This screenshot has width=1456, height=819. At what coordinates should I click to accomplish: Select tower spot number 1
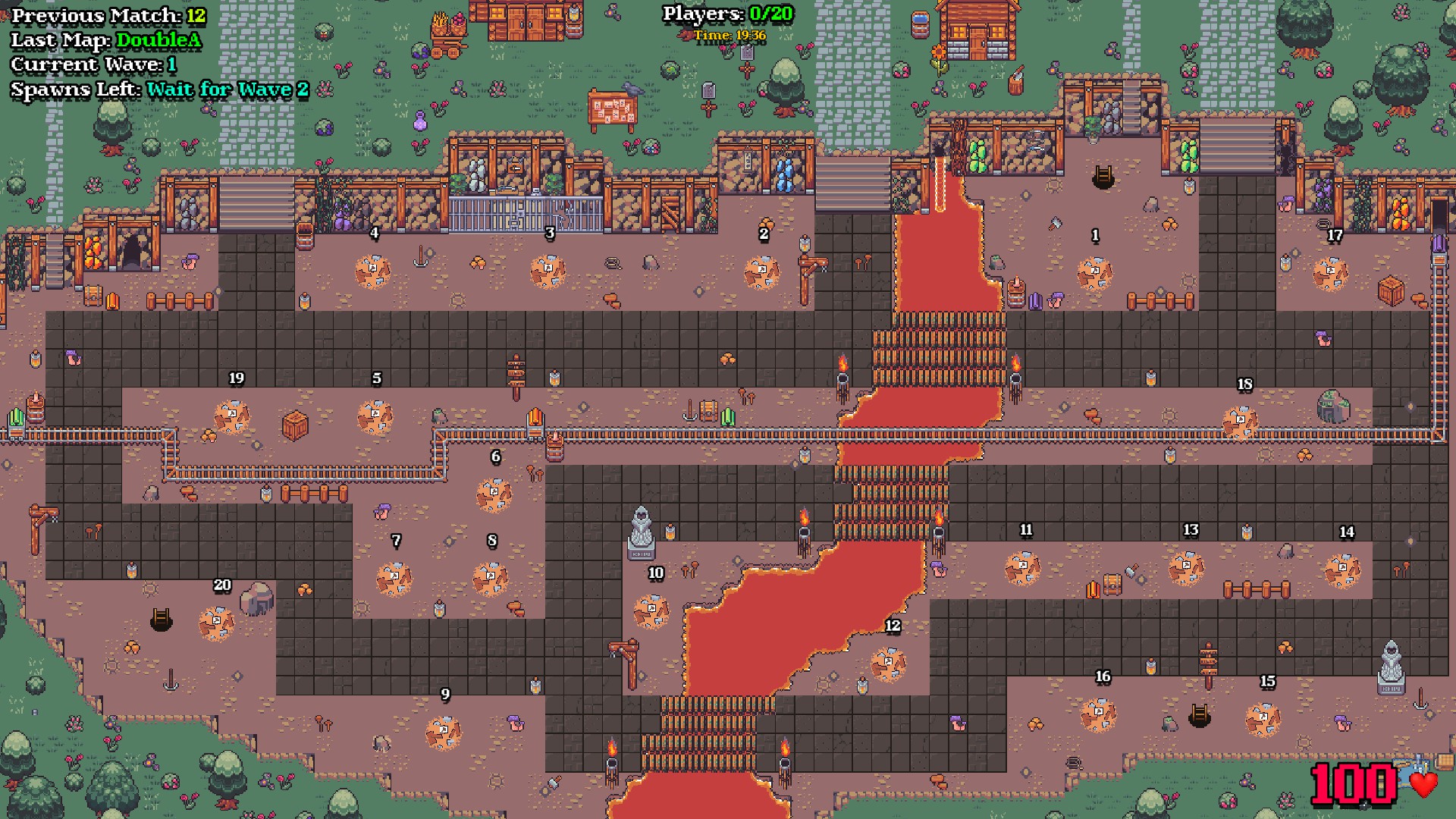(1094, 273)
